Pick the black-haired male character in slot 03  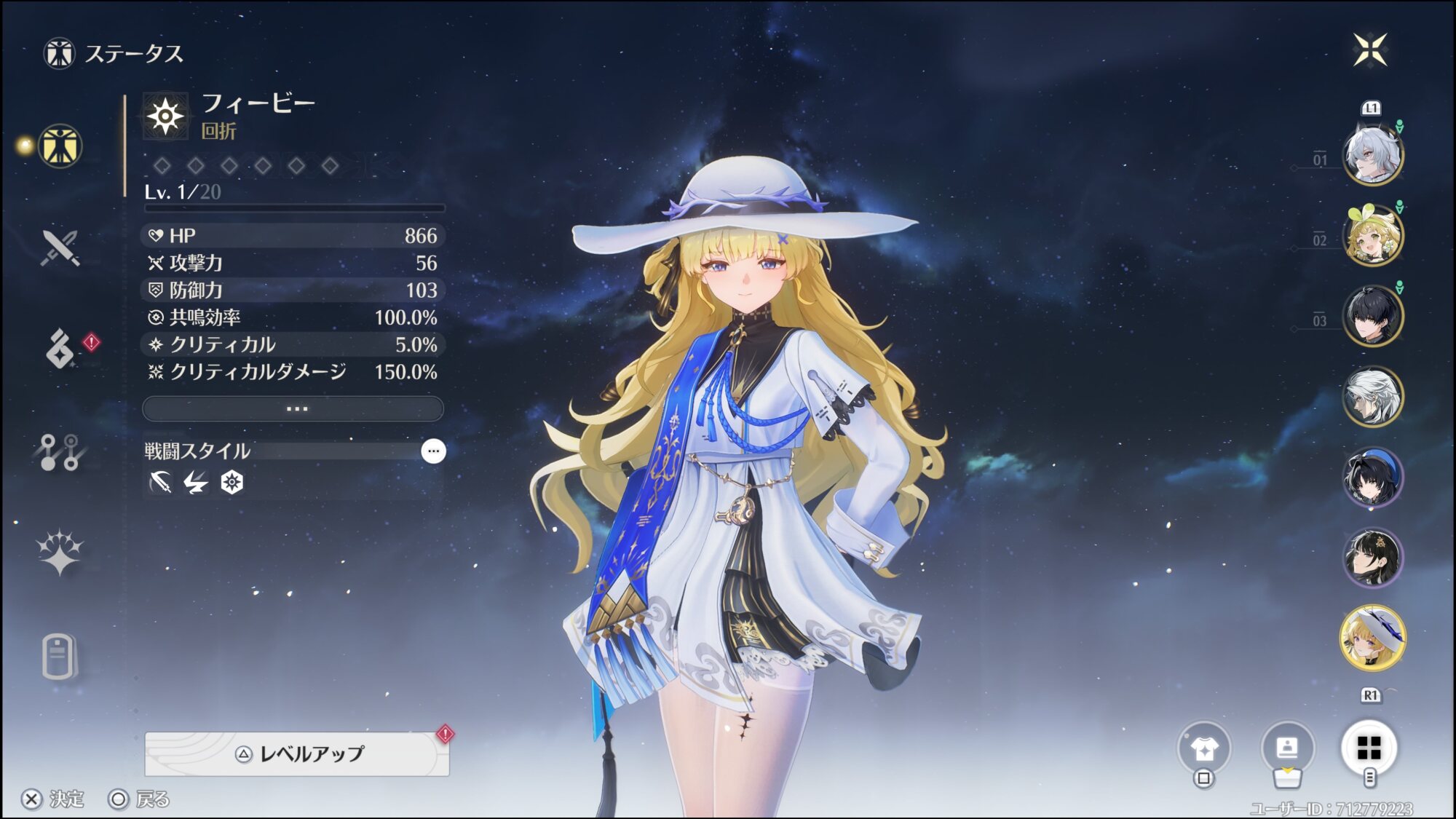pyautogui.click(x=1372, y=317)
